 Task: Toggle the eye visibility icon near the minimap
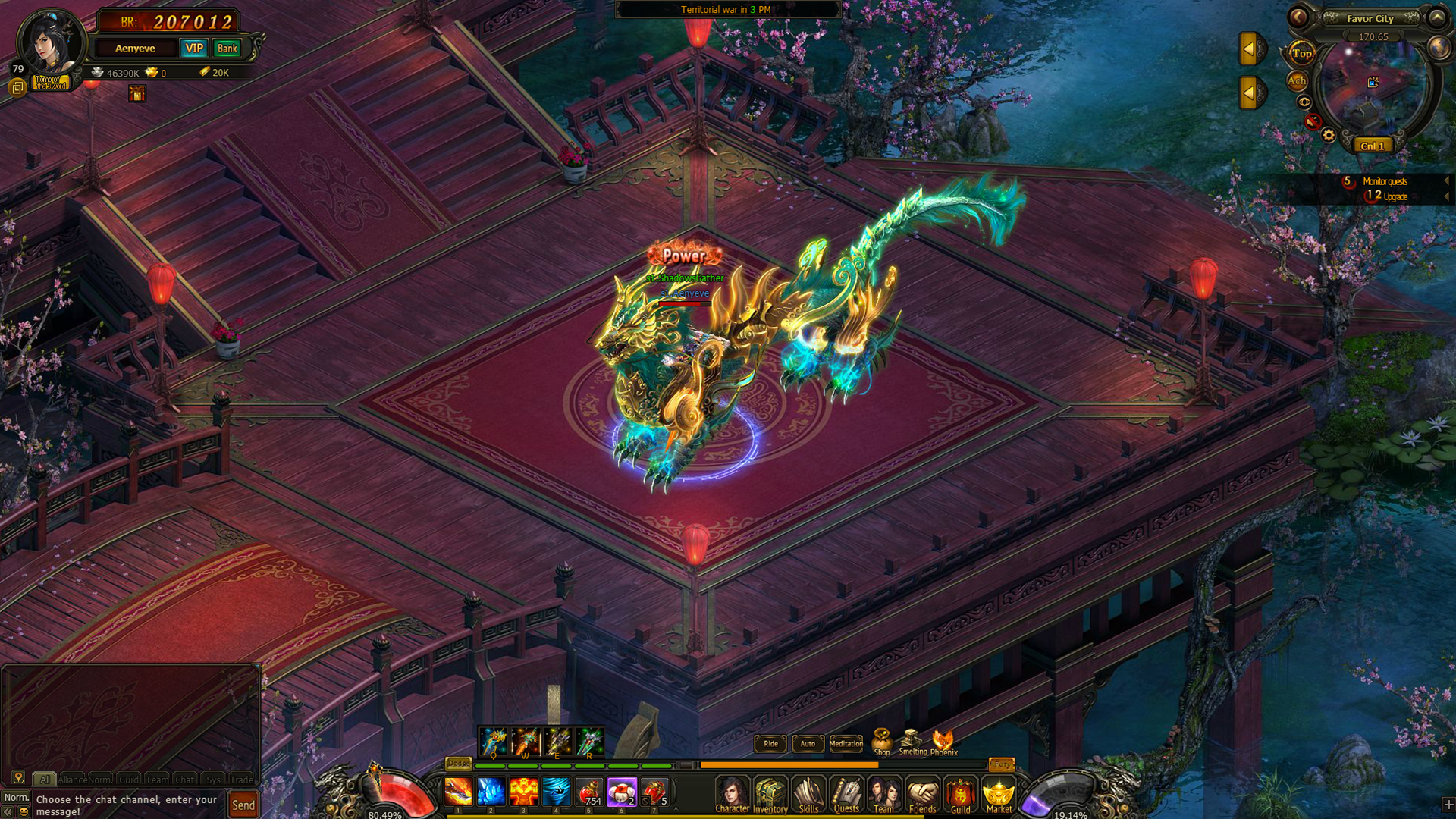pyautogui.click(x=1304, y=101)
